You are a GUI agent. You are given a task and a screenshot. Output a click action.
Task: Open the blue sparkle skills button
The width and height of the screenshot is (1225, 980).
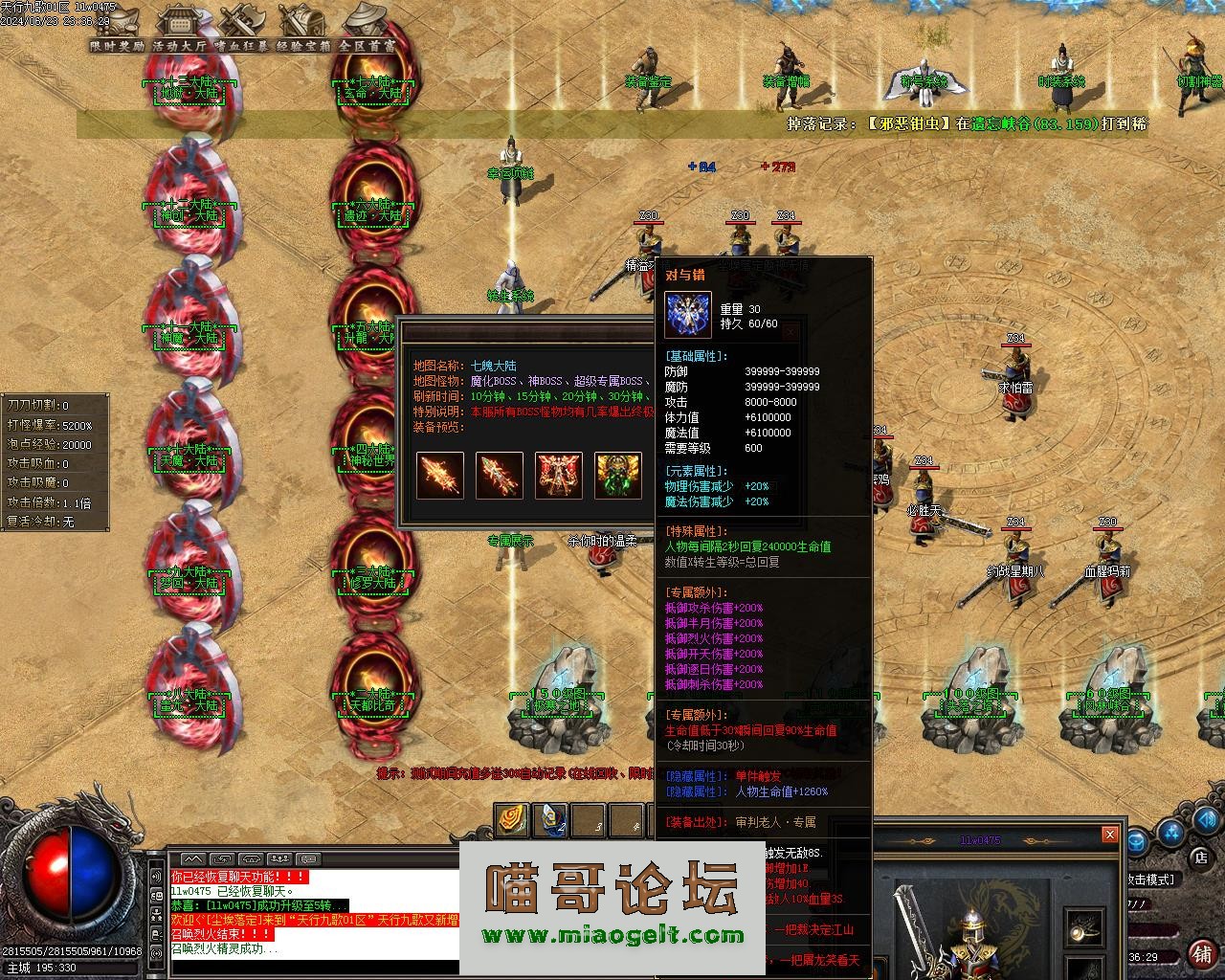[x=1171, y=835]
